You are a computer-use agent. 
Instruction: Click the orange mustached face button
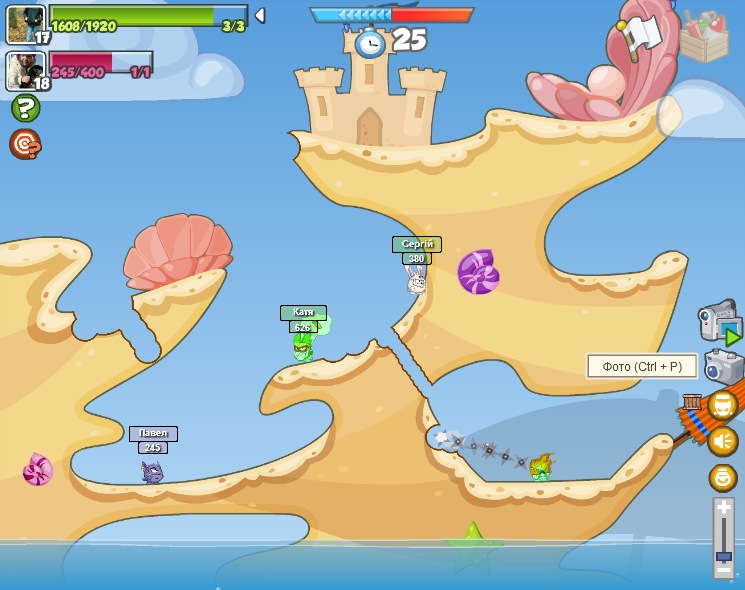pyautogui.click(x=722, y=405)
